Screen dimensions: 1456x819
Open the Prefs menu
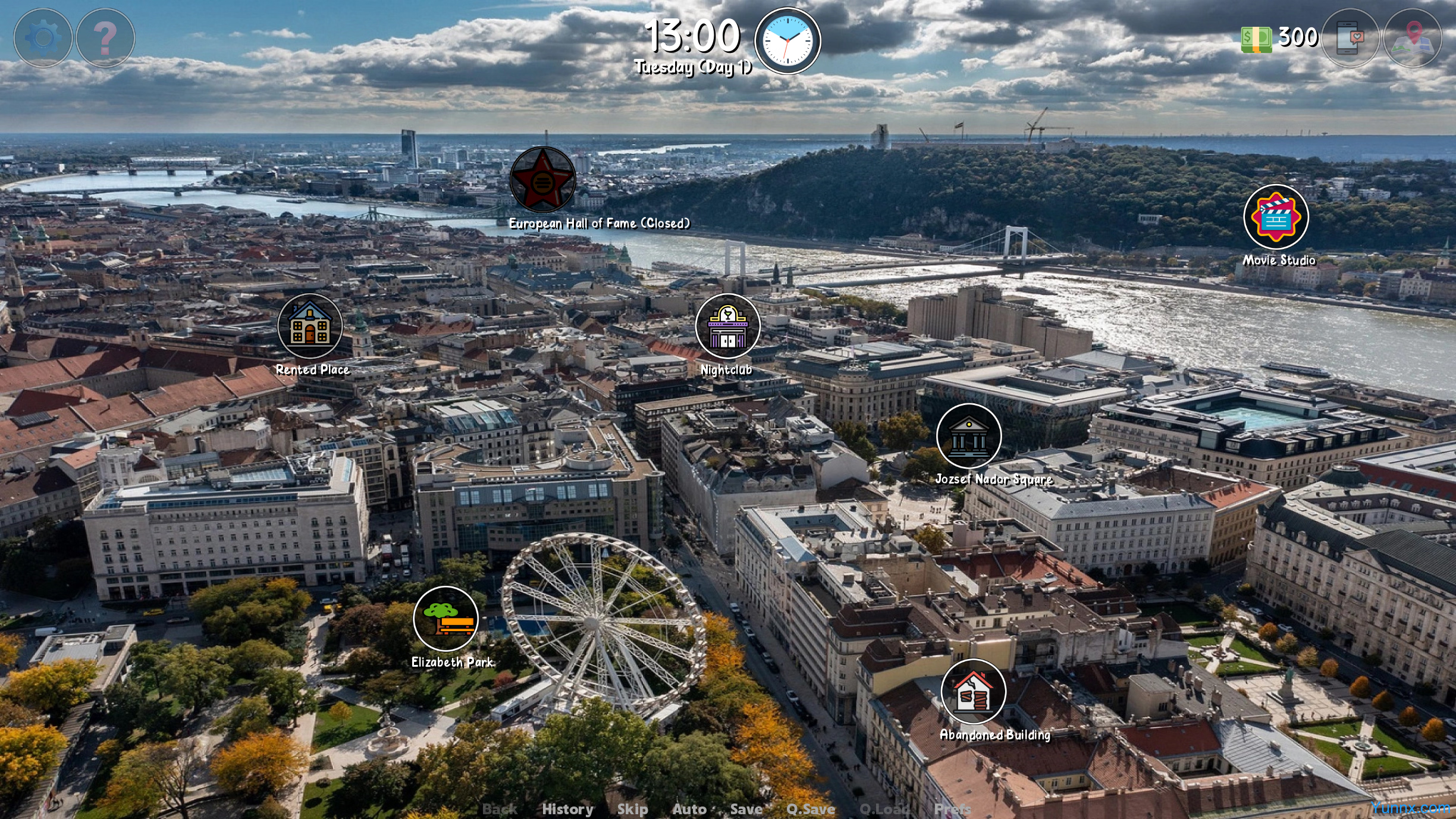tap(952, 809)
